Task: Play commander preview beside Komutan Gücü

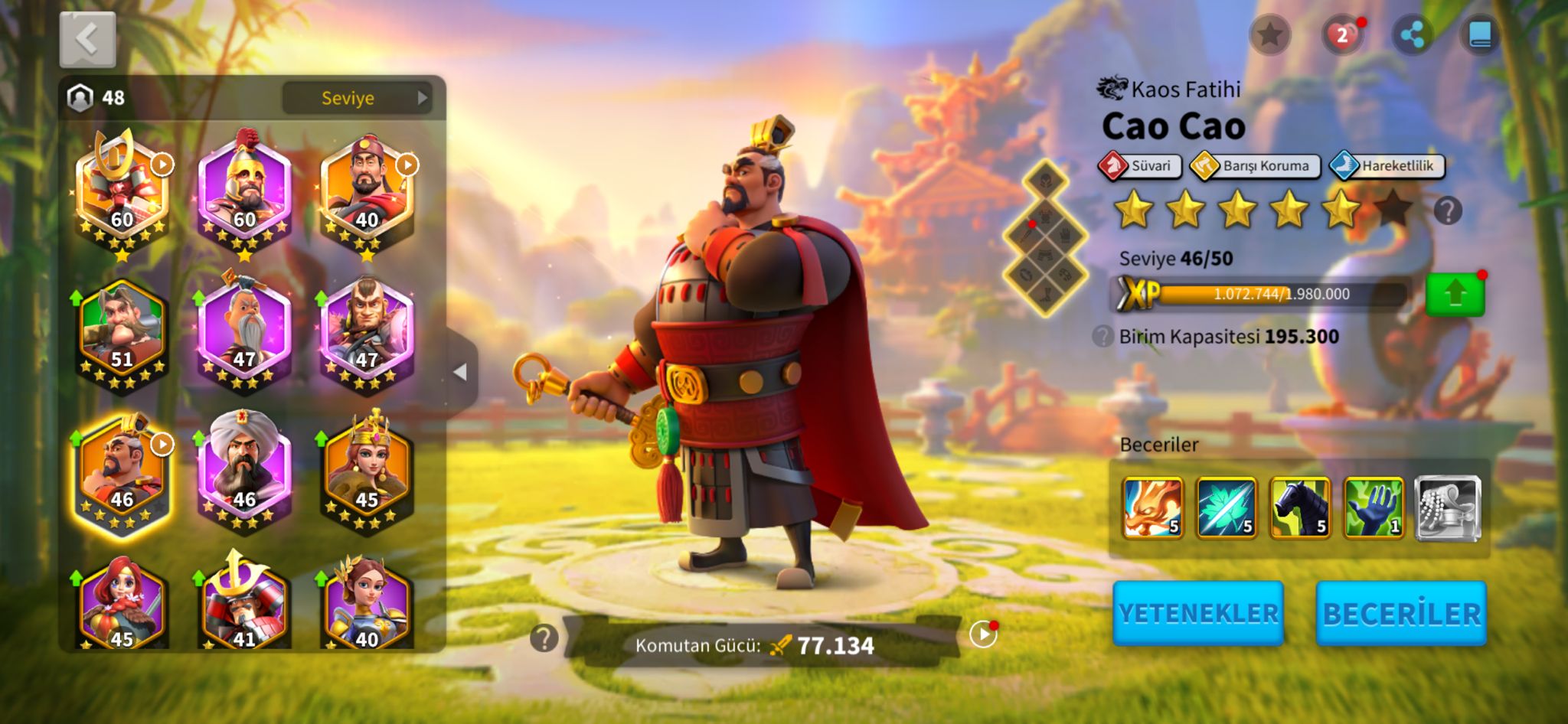Action: [982, 634]
